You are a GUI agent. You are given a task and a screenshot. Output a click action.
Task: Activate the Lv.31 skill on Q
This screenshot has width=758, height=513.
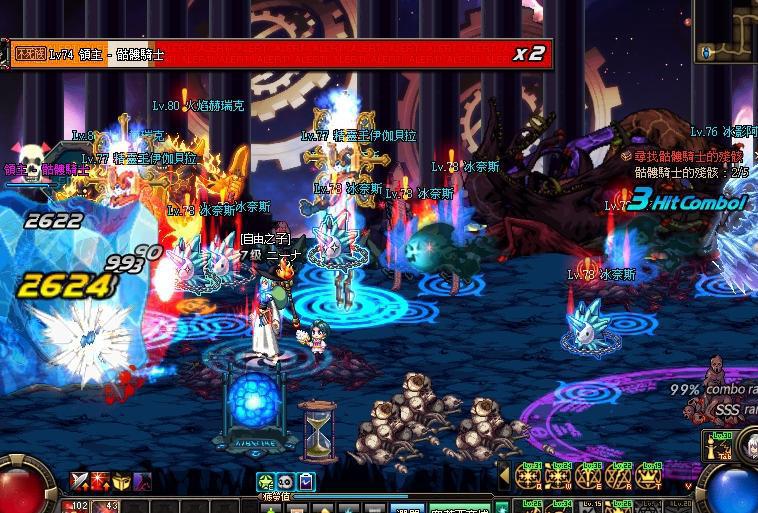point(530,478)
